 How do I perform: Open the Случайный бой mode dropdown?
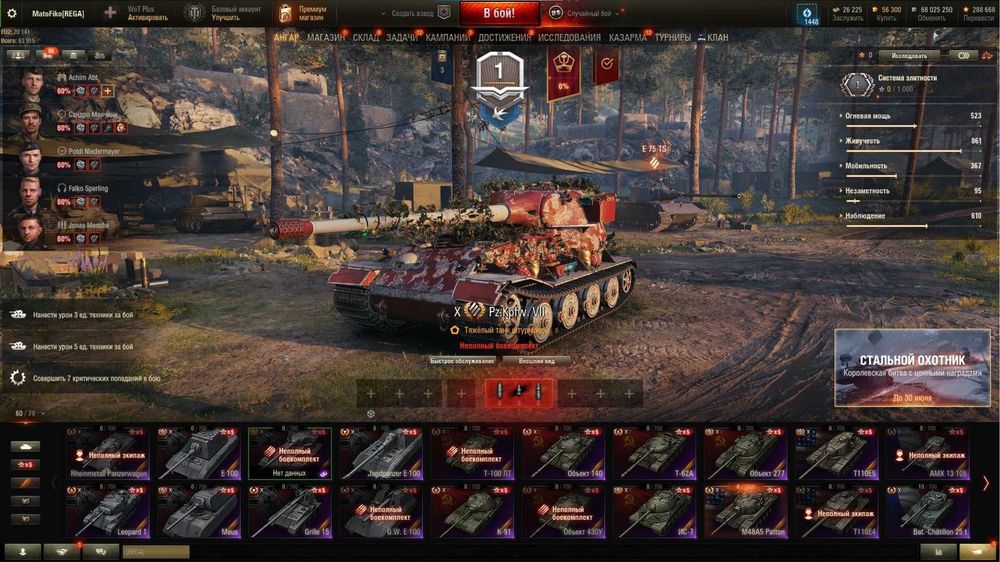click(x=590, y=14)
